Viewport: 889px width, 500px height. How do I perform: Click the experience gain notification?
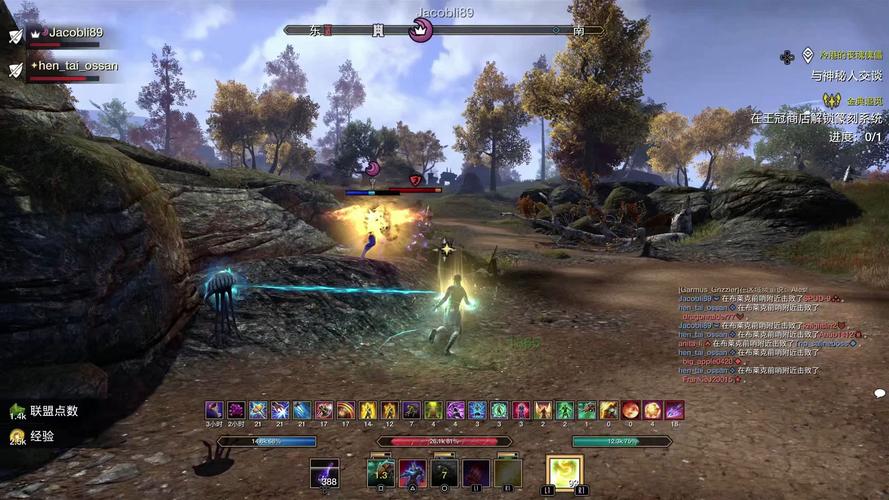[35, 437]
